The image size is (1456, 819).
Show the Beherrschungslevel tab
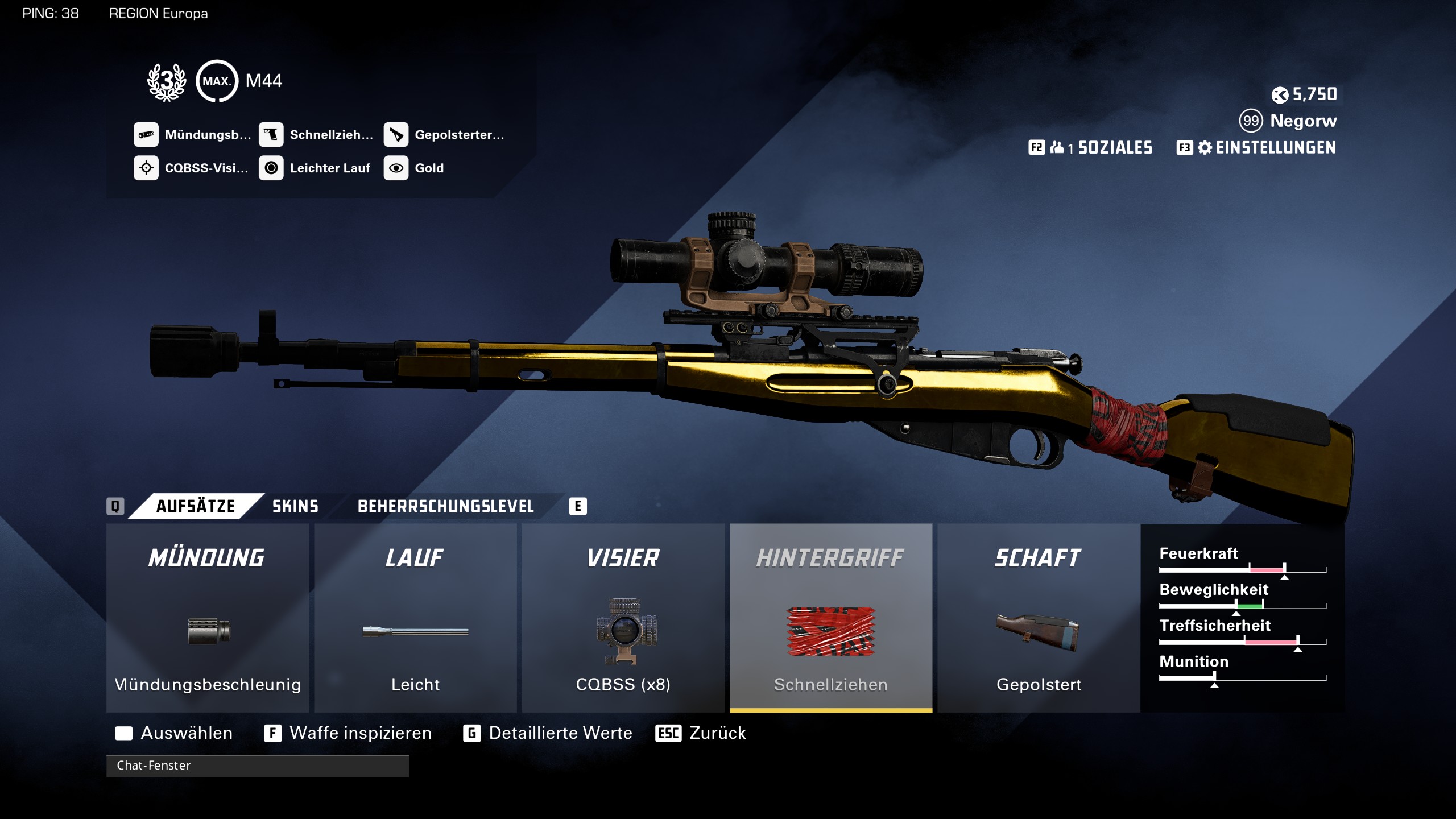tap(445, 506)
